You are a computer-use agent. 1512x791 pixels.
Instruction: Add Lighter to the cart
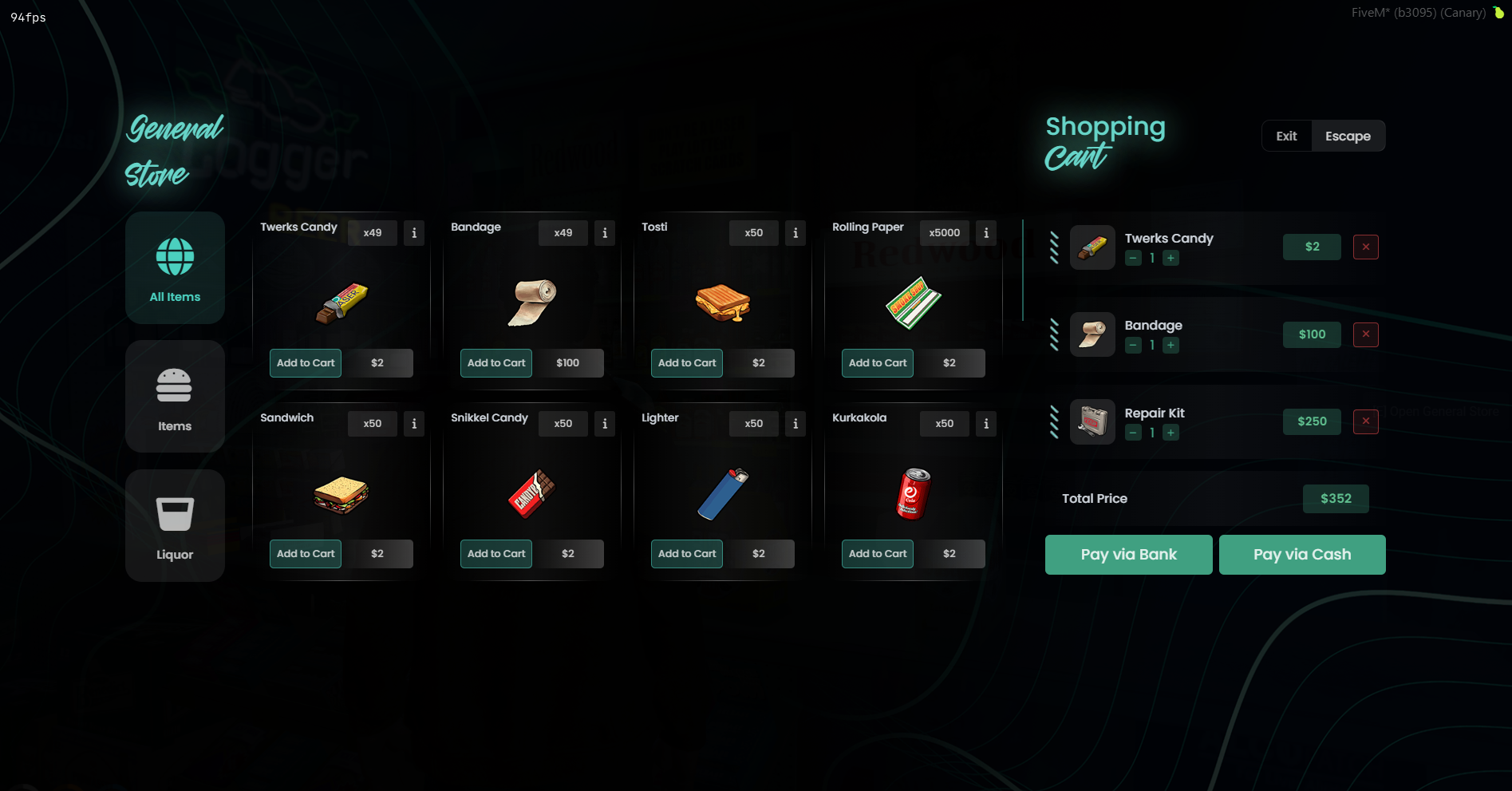pyautogui.click(x=687, y=554)
